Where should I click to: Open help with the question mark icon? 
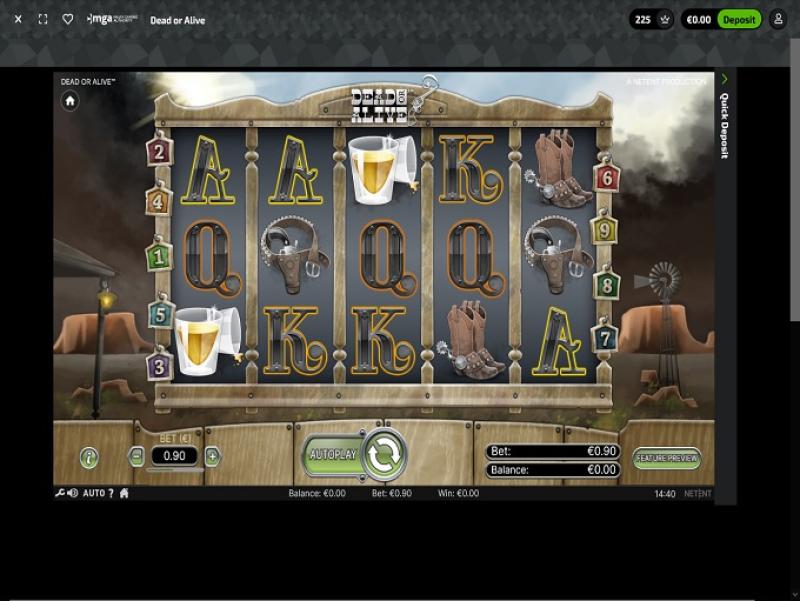point(111,493)
